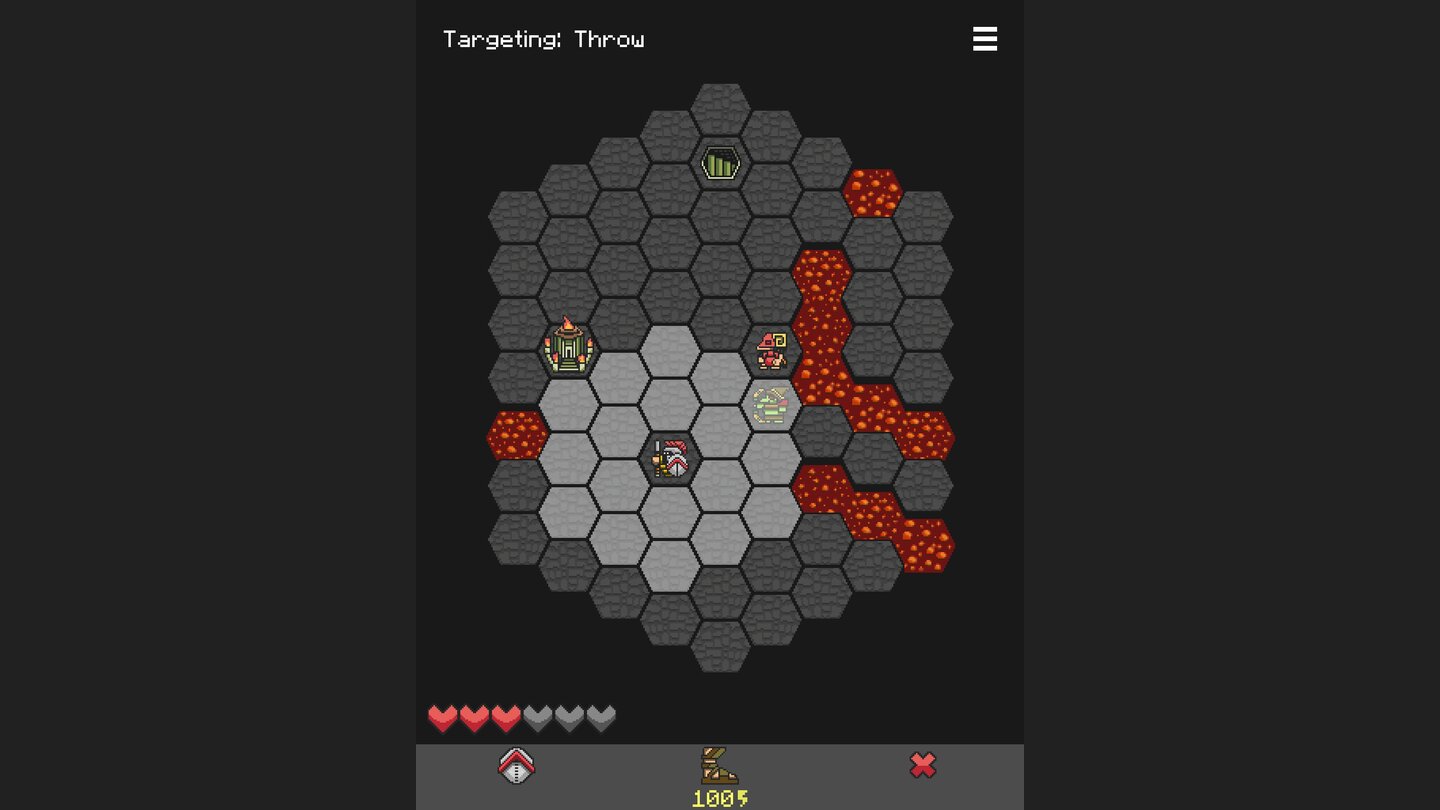Click the health hearts meter
Screen dimensions: 1440x810
520,717
